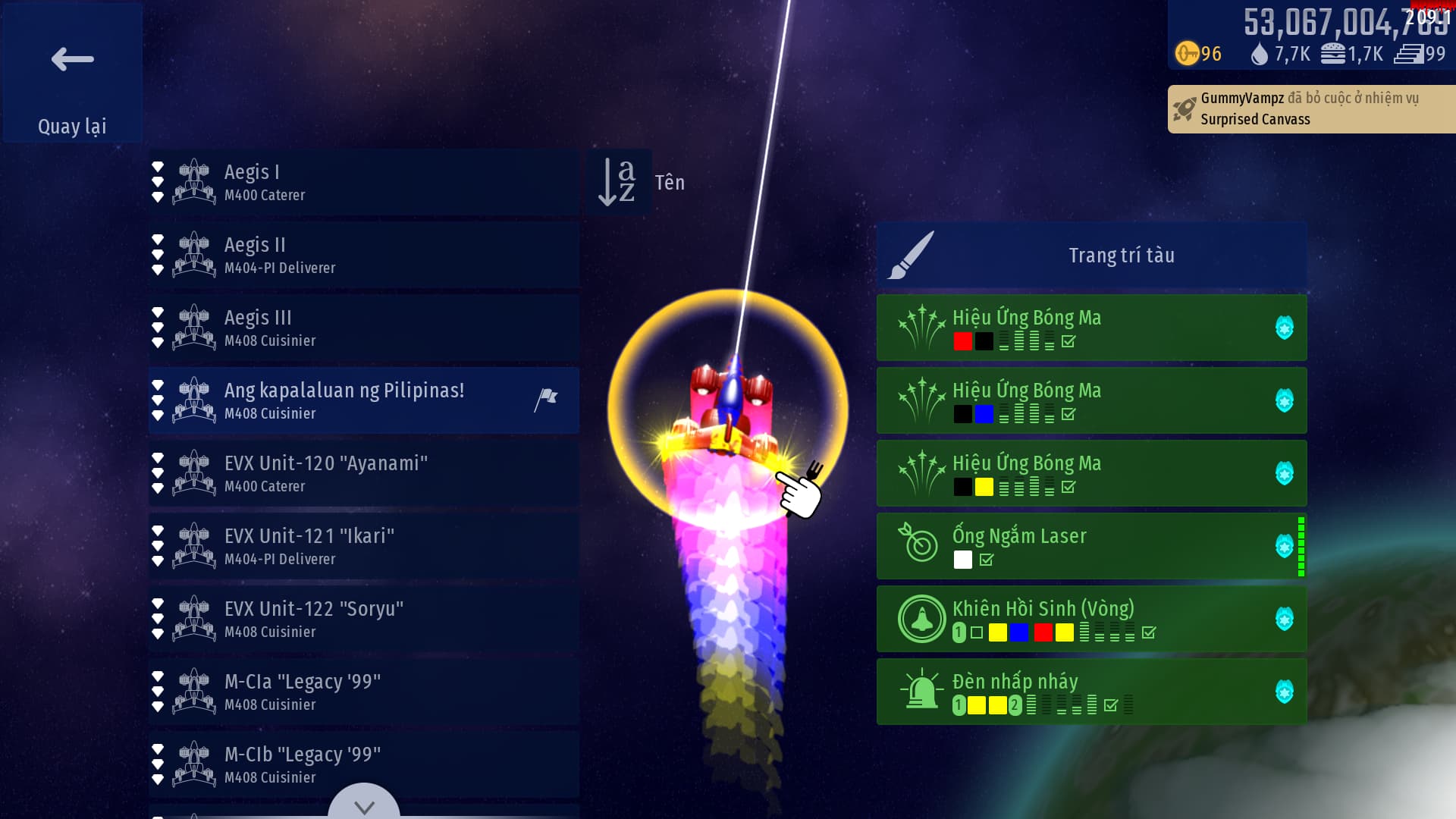Expand the ship list with down chevron
The height and width of the screenshot is (819, 1456).
point(364,805)
